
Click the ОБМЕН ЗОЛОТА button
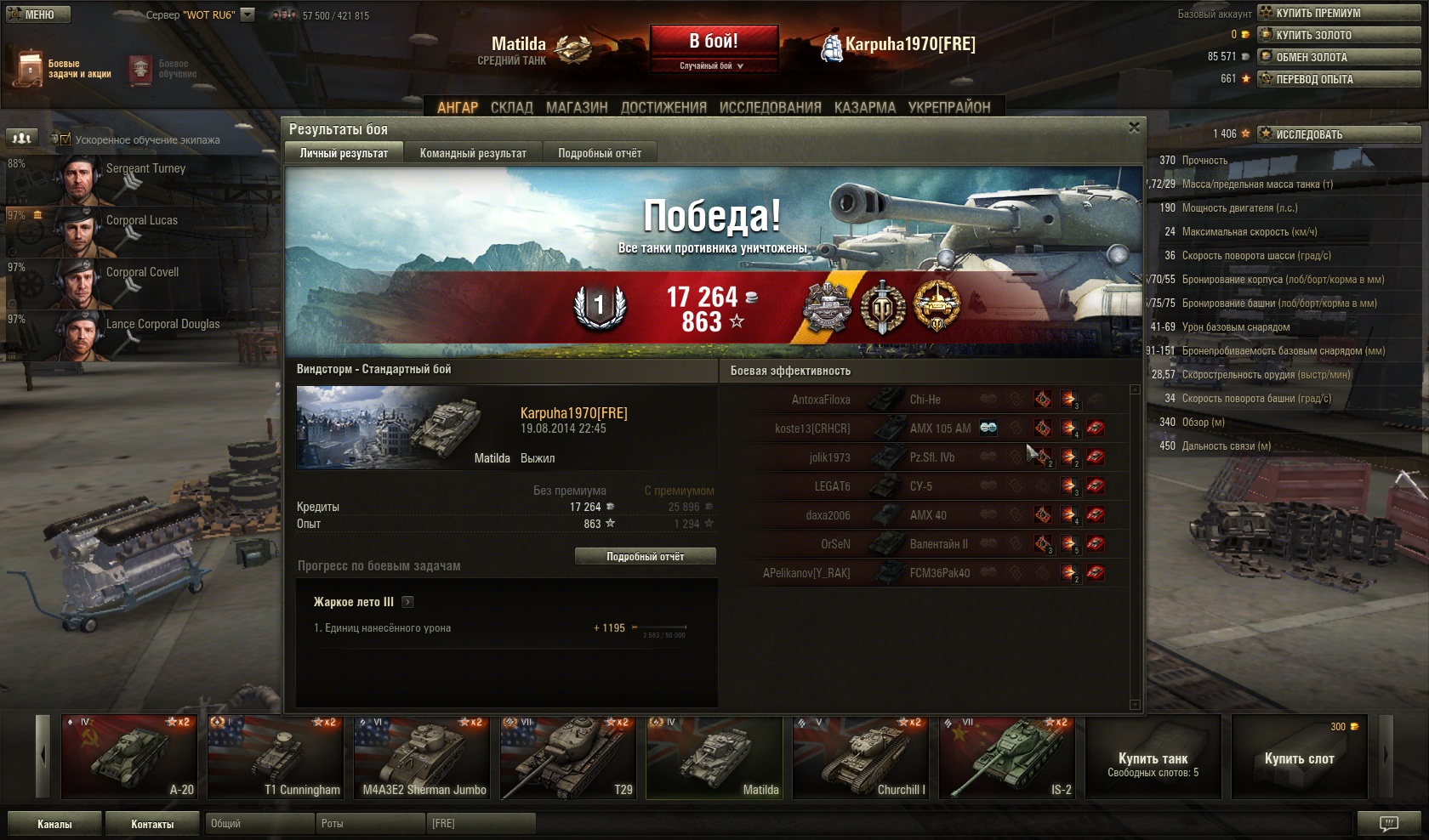pyautogui.click(x=1339, y=57)
